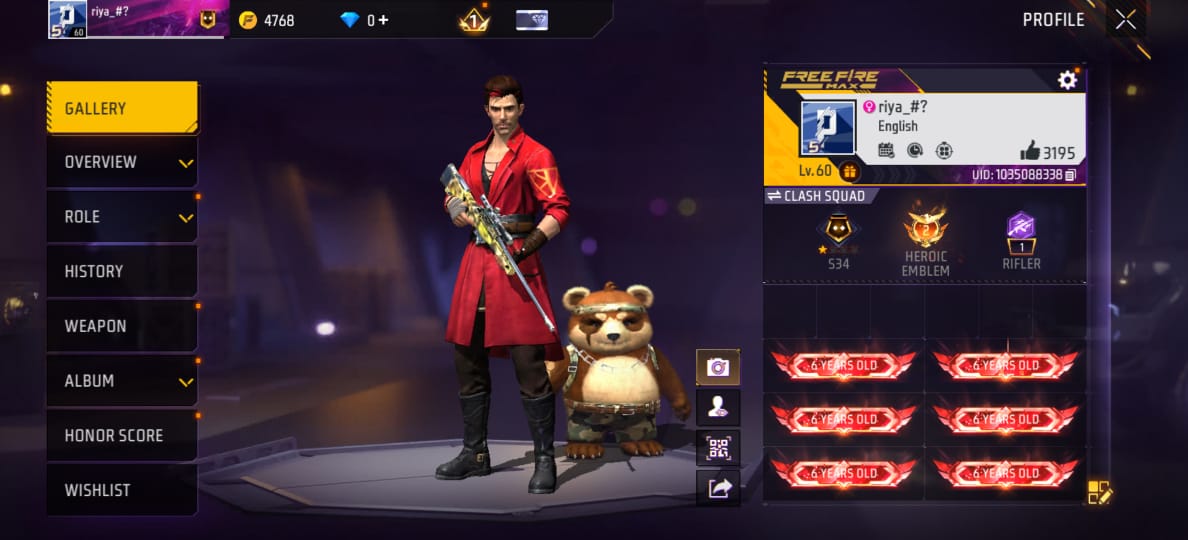Open the Wishlist tab
This screenshot has height=540, width=1188.
[x=121, y=490]
